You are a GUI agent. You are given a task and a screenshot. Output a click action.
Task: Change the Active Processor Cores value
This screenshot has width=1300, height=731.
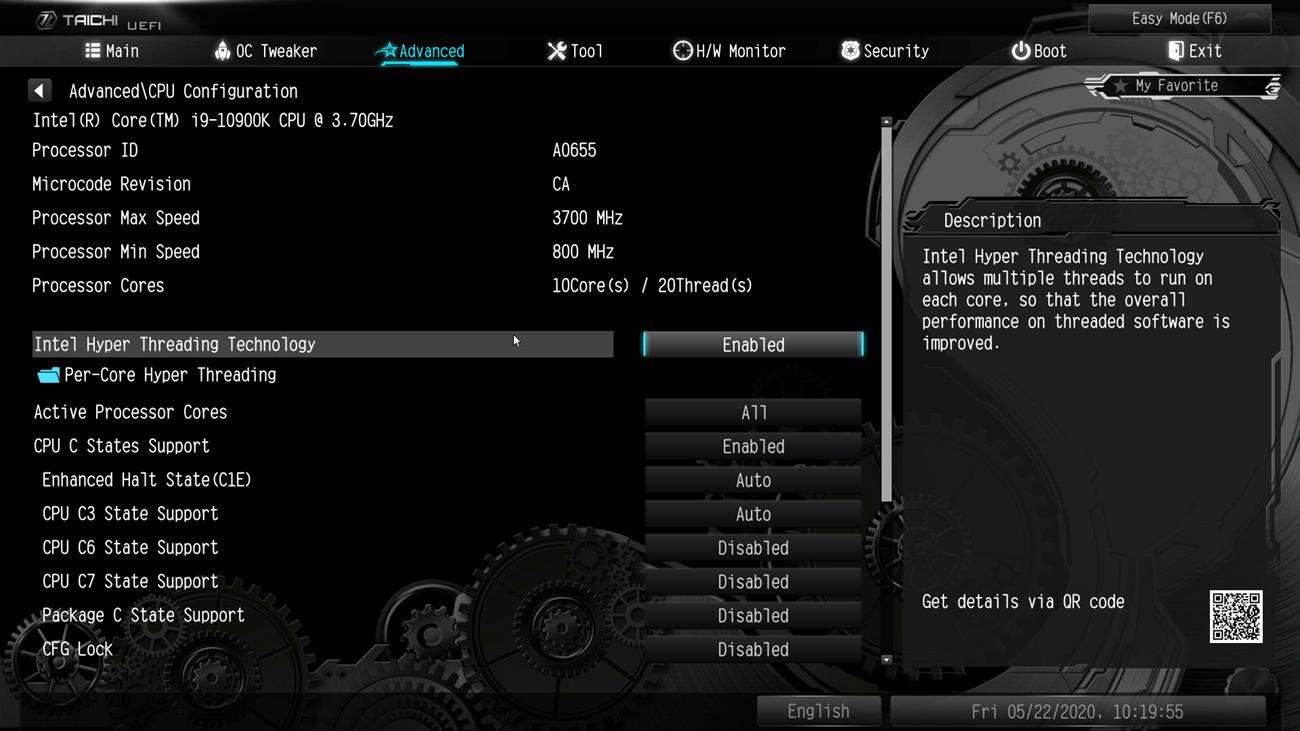tap(753, 413)
